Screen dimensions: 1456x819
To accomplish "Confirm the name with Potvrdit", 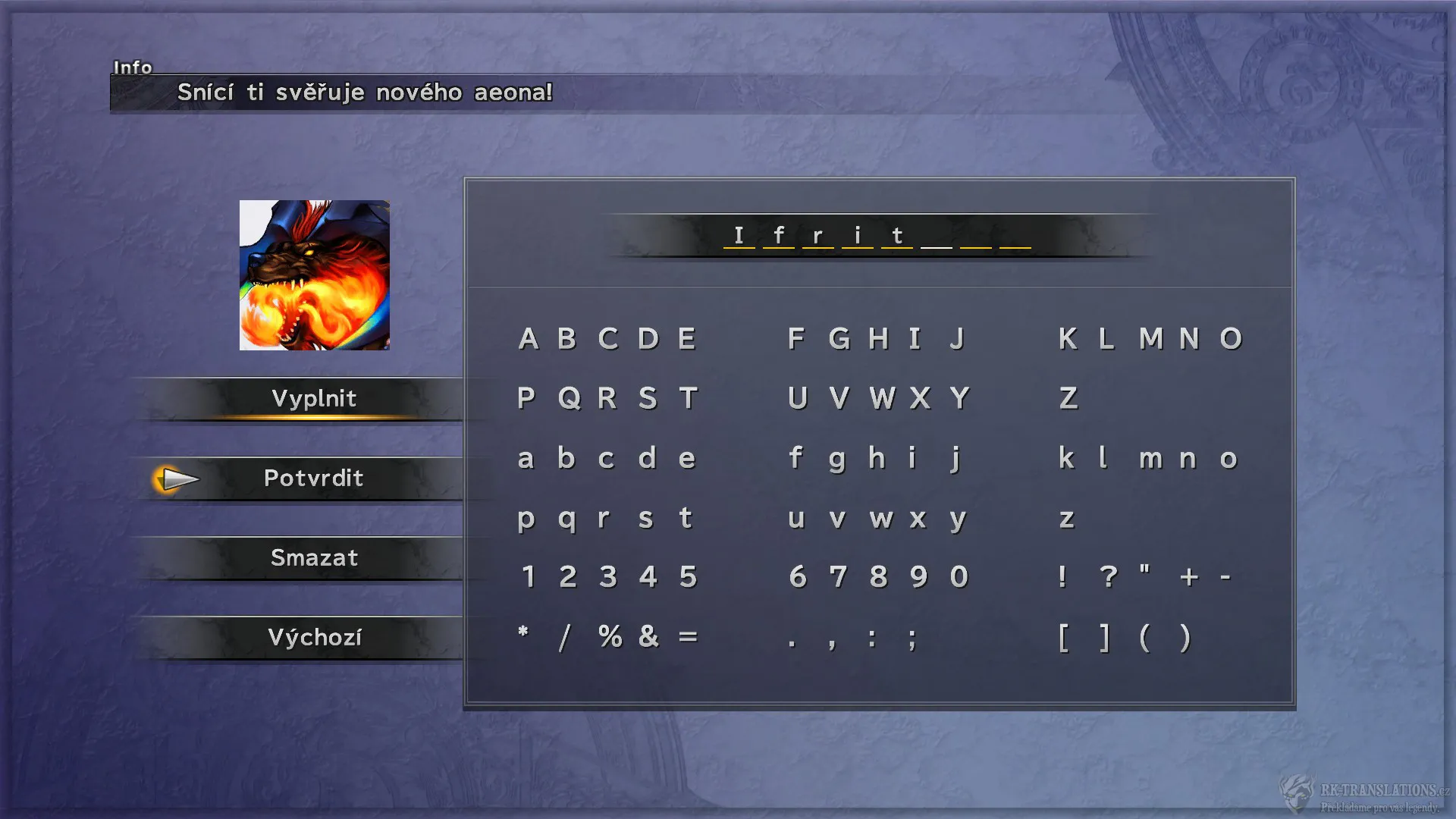I will click(315, 479).
